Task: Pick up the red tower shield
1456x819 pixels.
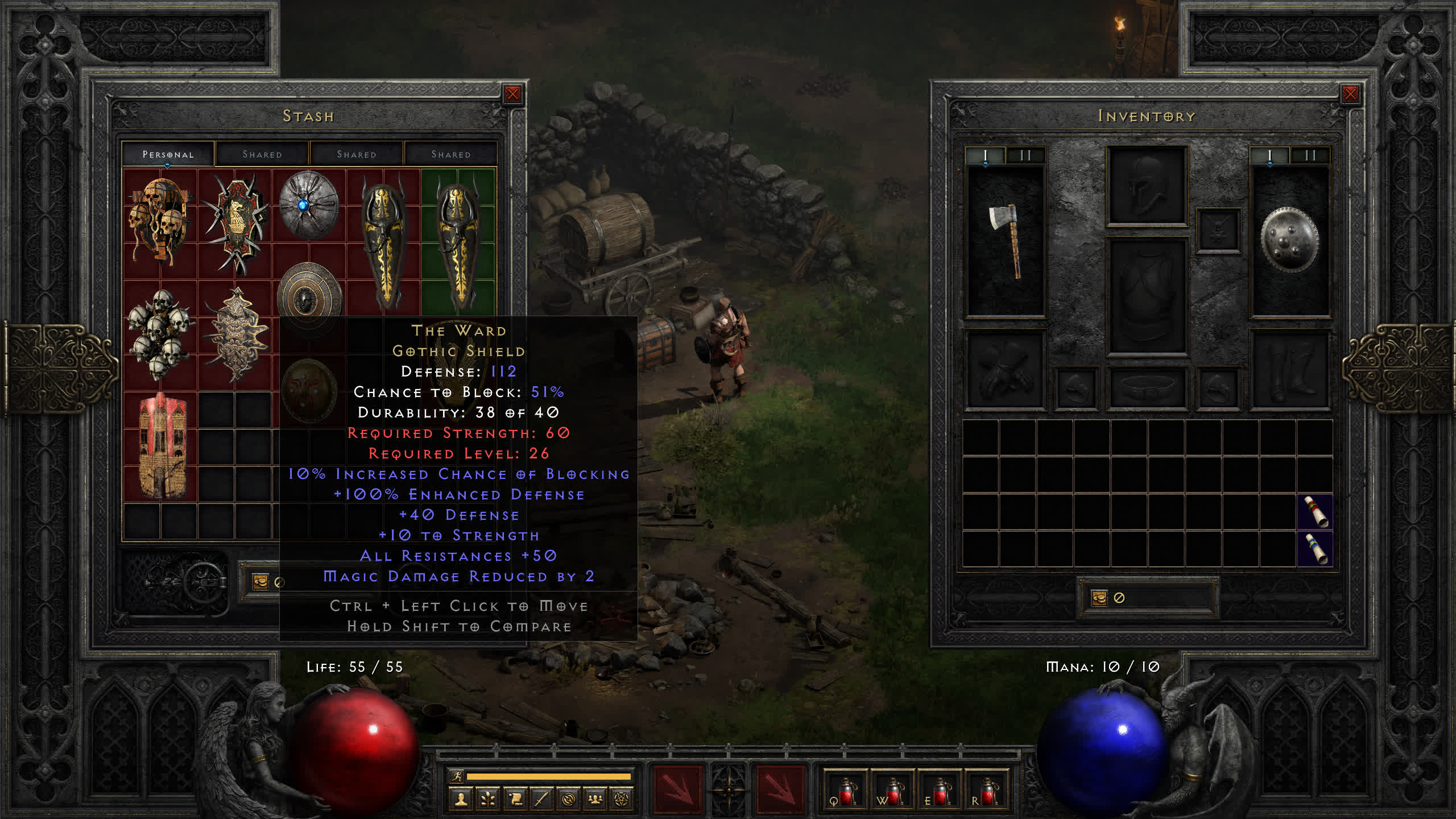Action: pos(161,446)
